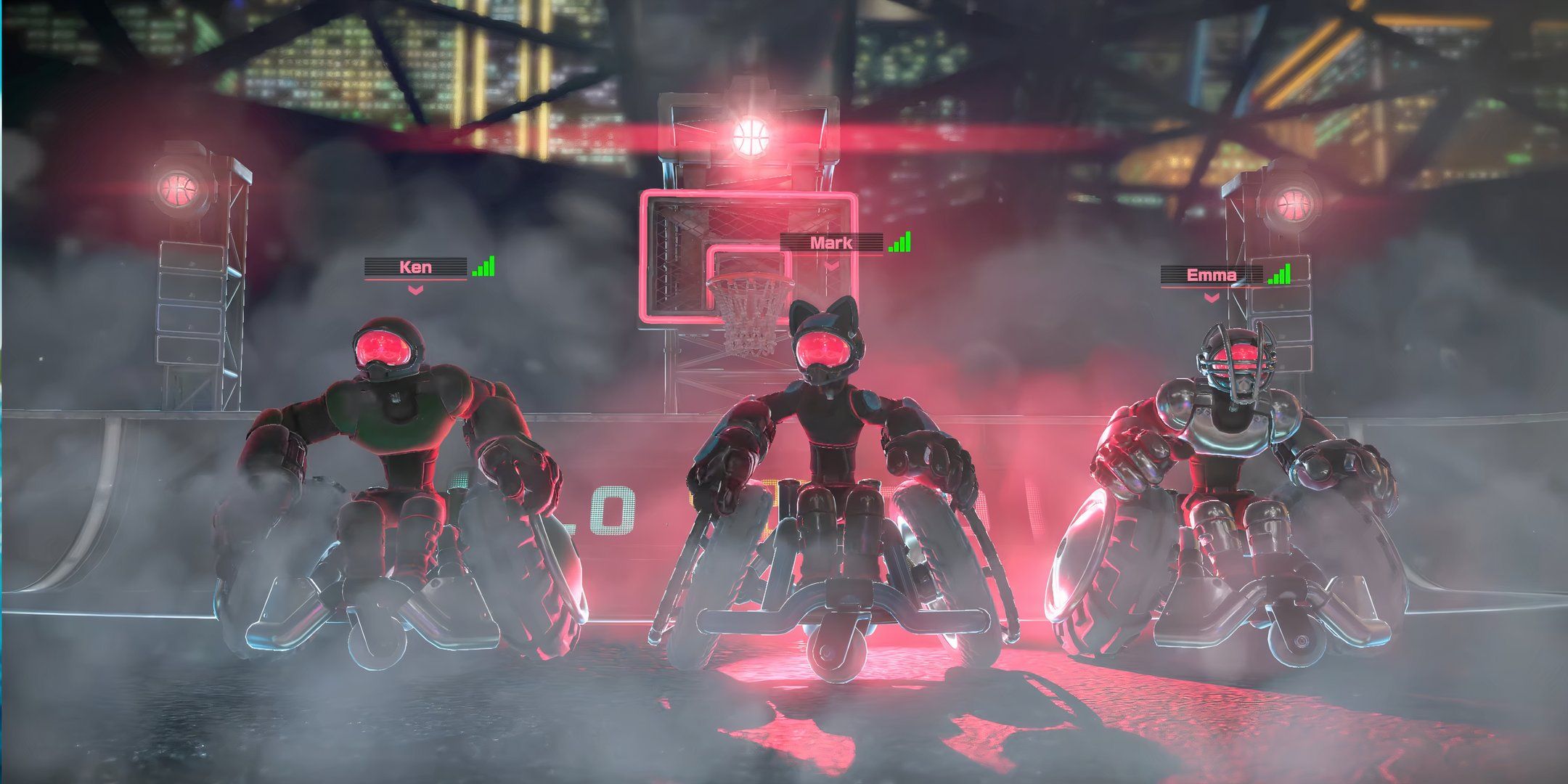The height and width of the screenshot is (784, 1568).
Task: Select Mark's player name tag
Action: [x=832, y=243]
